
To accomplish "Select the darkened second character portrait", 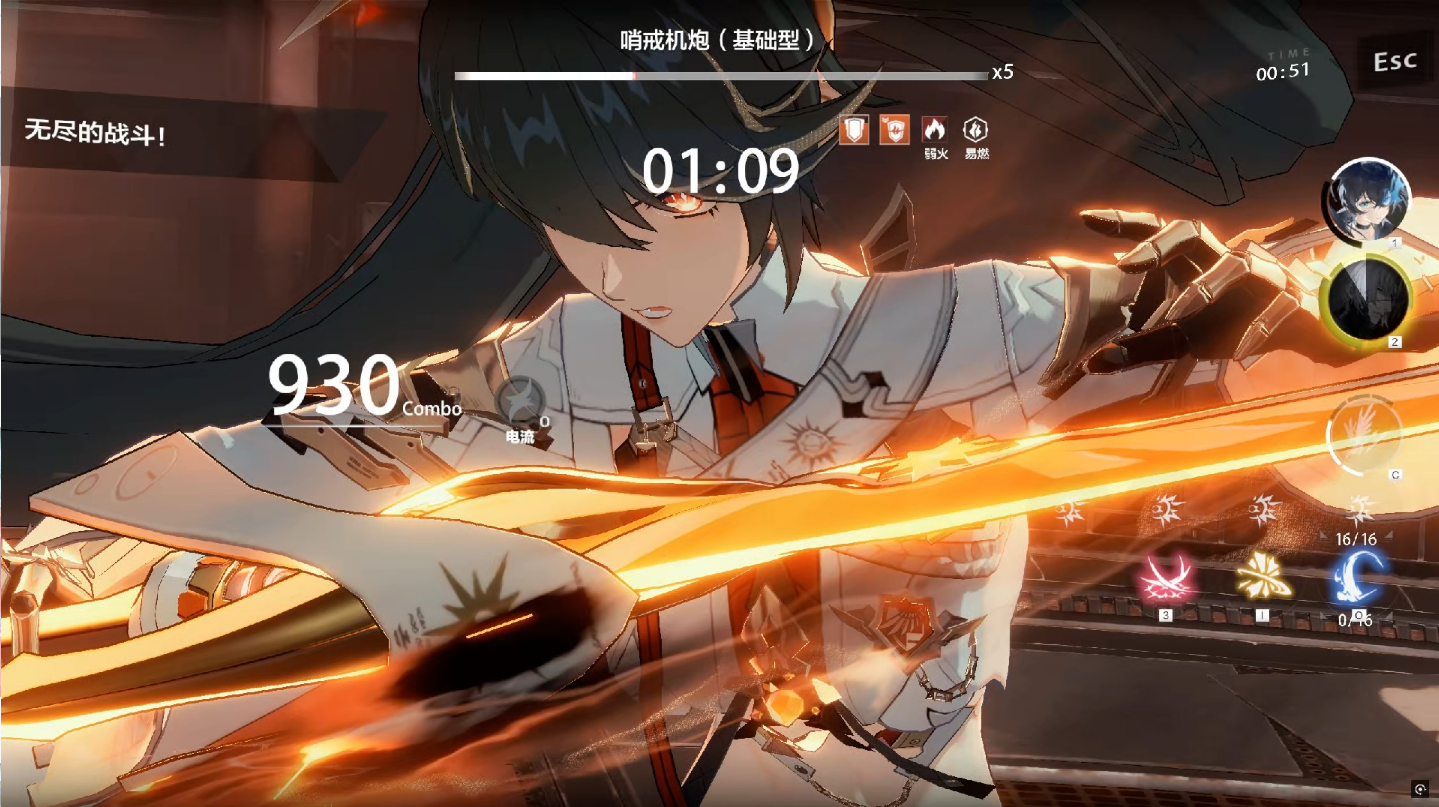I will pyautogui.click(x=1366, y=298).
